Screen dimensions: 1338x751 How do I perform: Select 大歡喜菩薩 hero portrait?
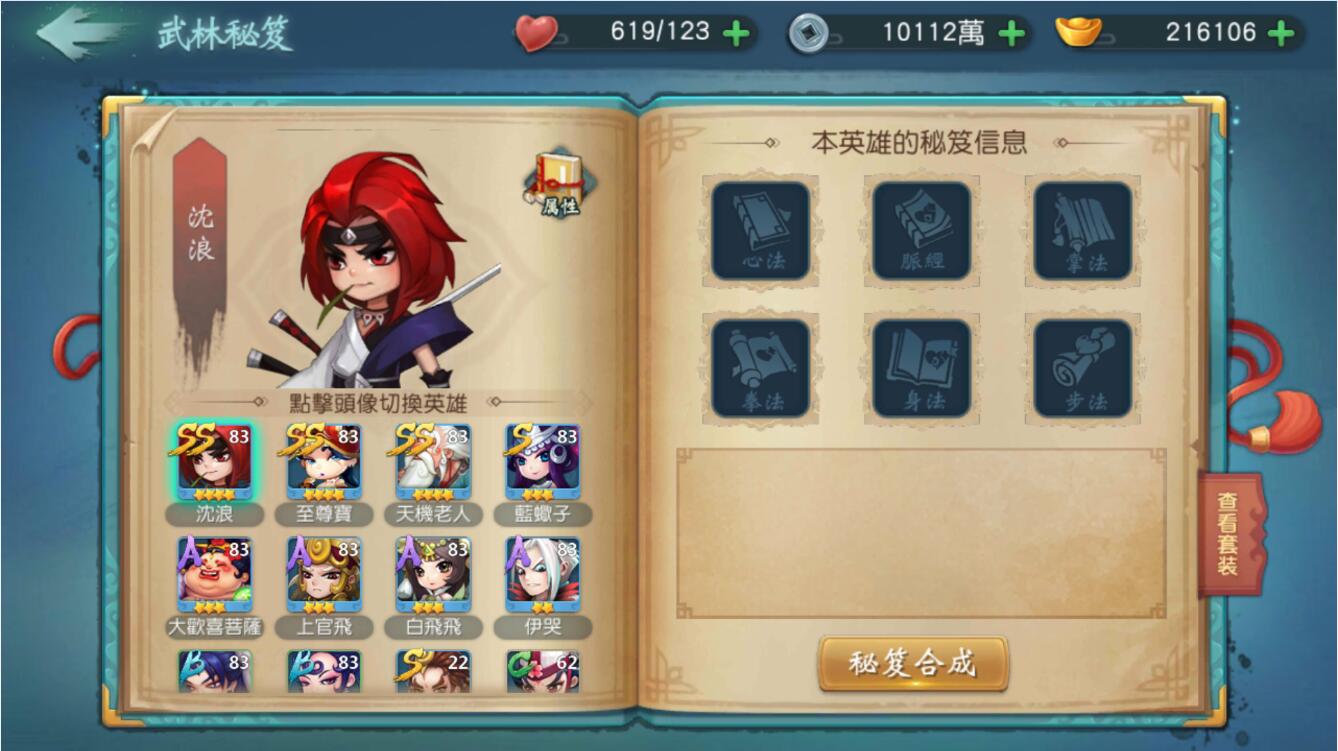point(212,575)
